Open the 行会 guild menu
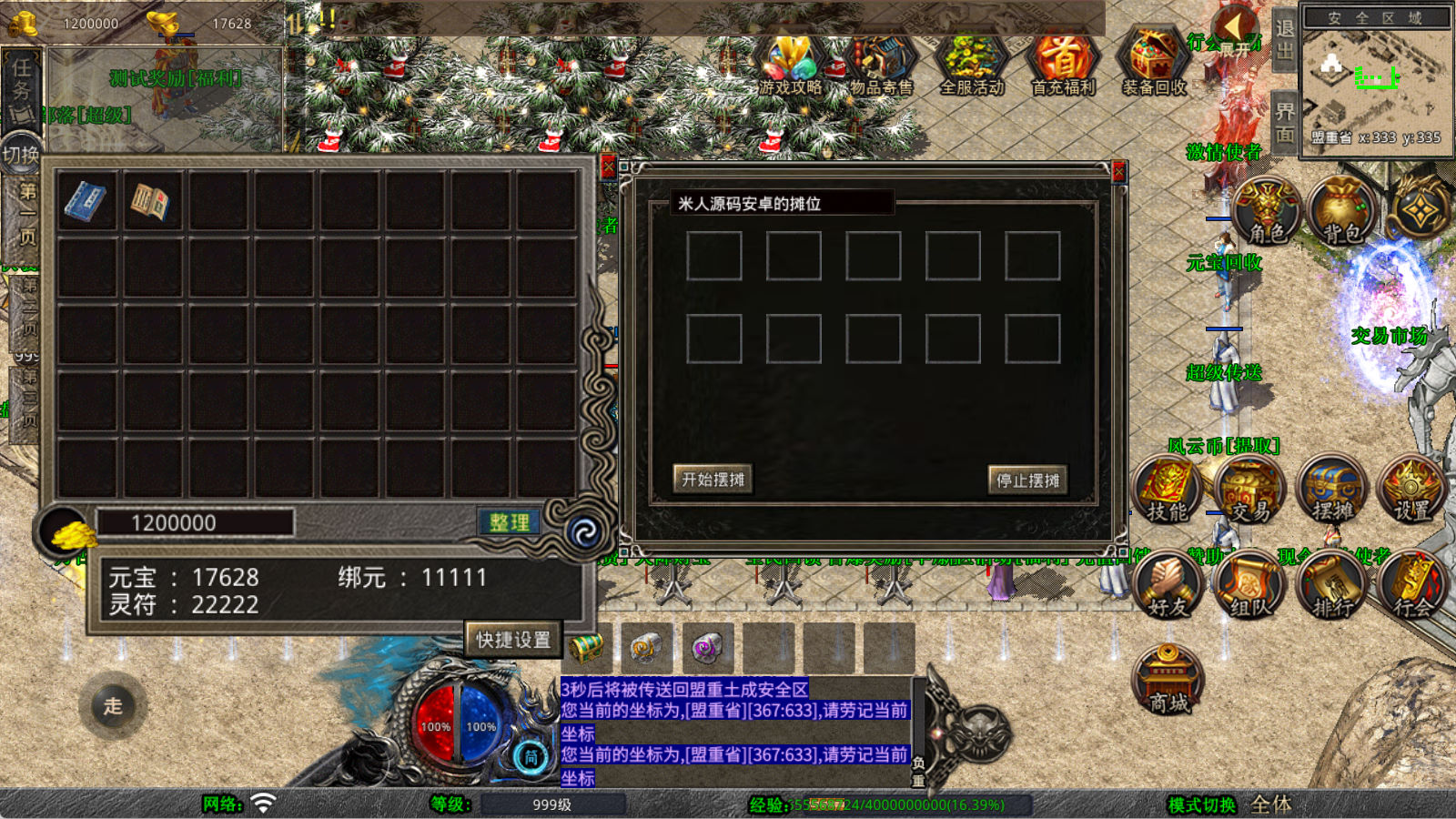The image size is (1456, 819). 1412,585
